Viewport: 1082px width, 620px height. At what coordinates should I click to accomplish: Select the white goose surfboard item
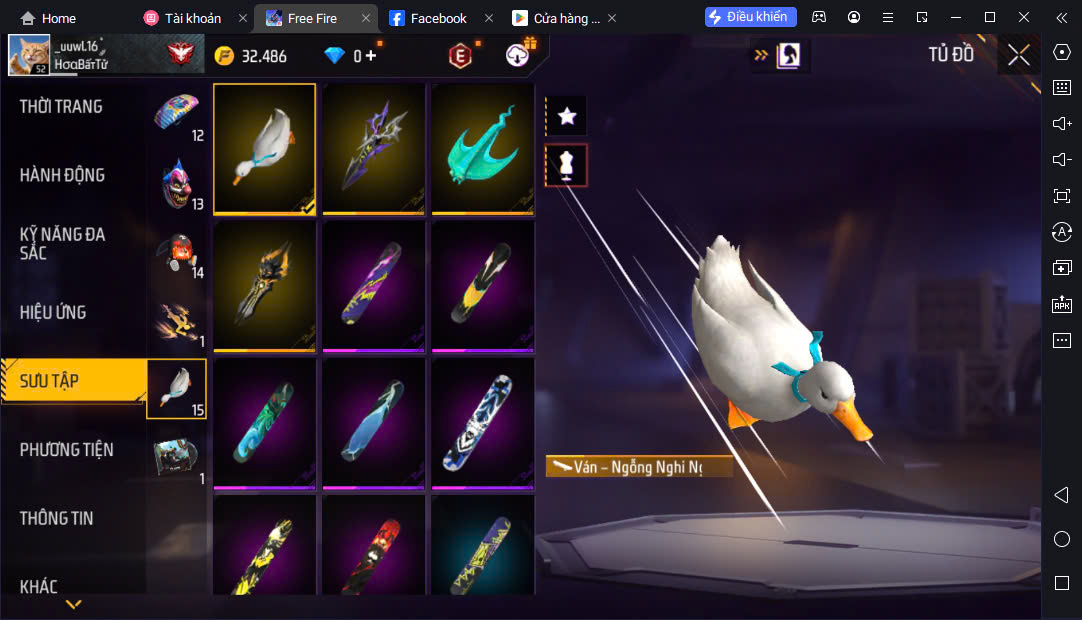(265, 148)
